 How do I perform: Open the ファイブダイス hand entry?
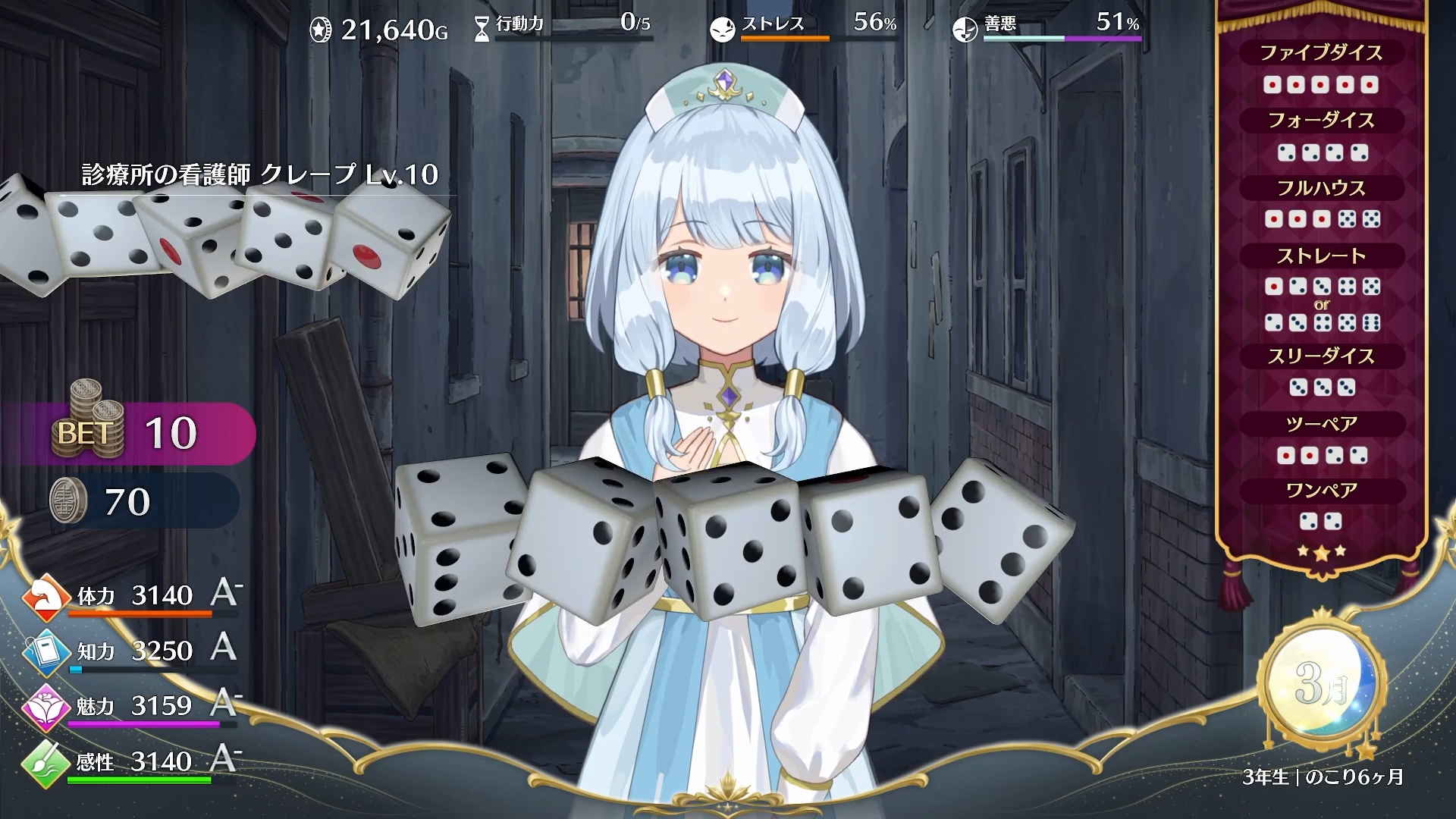point(1323,52)
